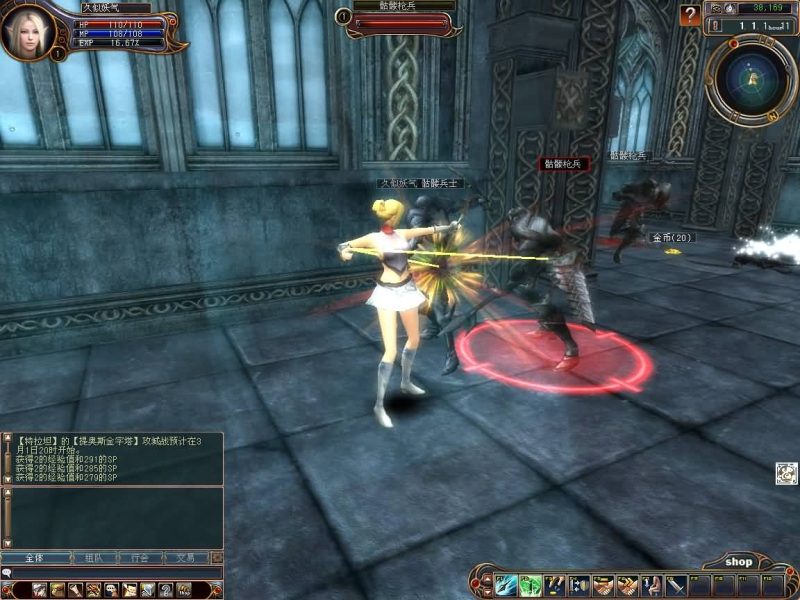The width and height of the screenshot is (800, 600).
Task: Switch to the 全体 chat tab
Action: click(x=35, y=558)
